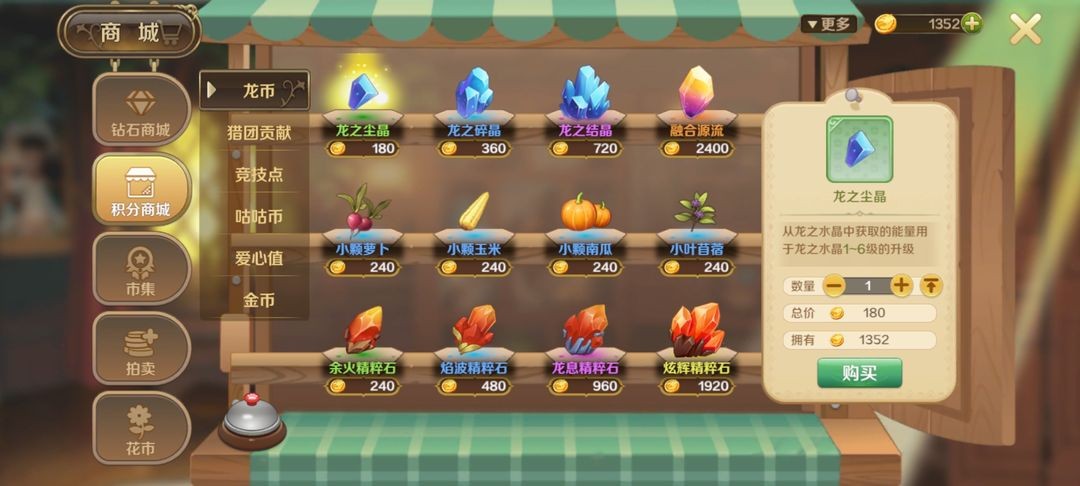This screenshot has height=486, width=1080.
Task: Select the 猎团贡献 currency category
Action: 259,133
